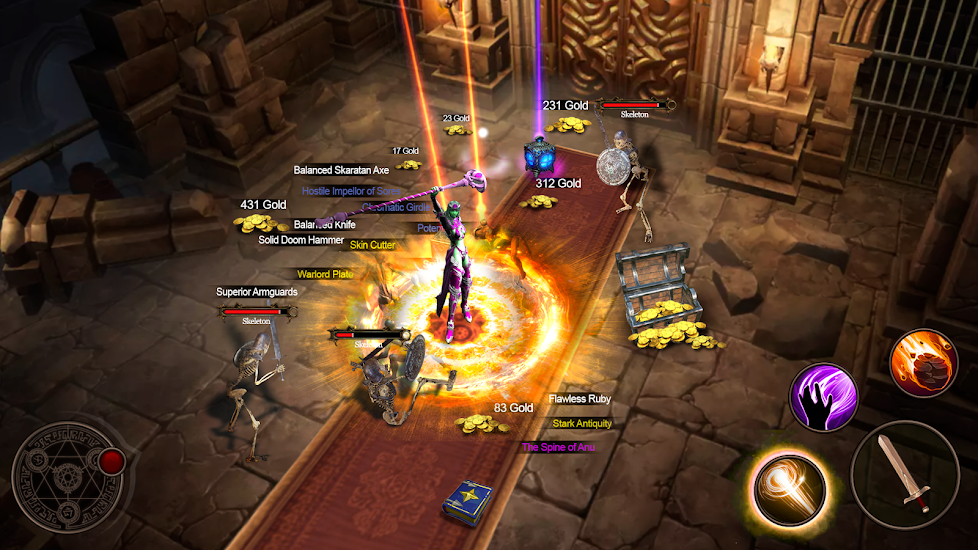
Task: Grab the Flawless Ruby item label
Action: coord(579,399)
